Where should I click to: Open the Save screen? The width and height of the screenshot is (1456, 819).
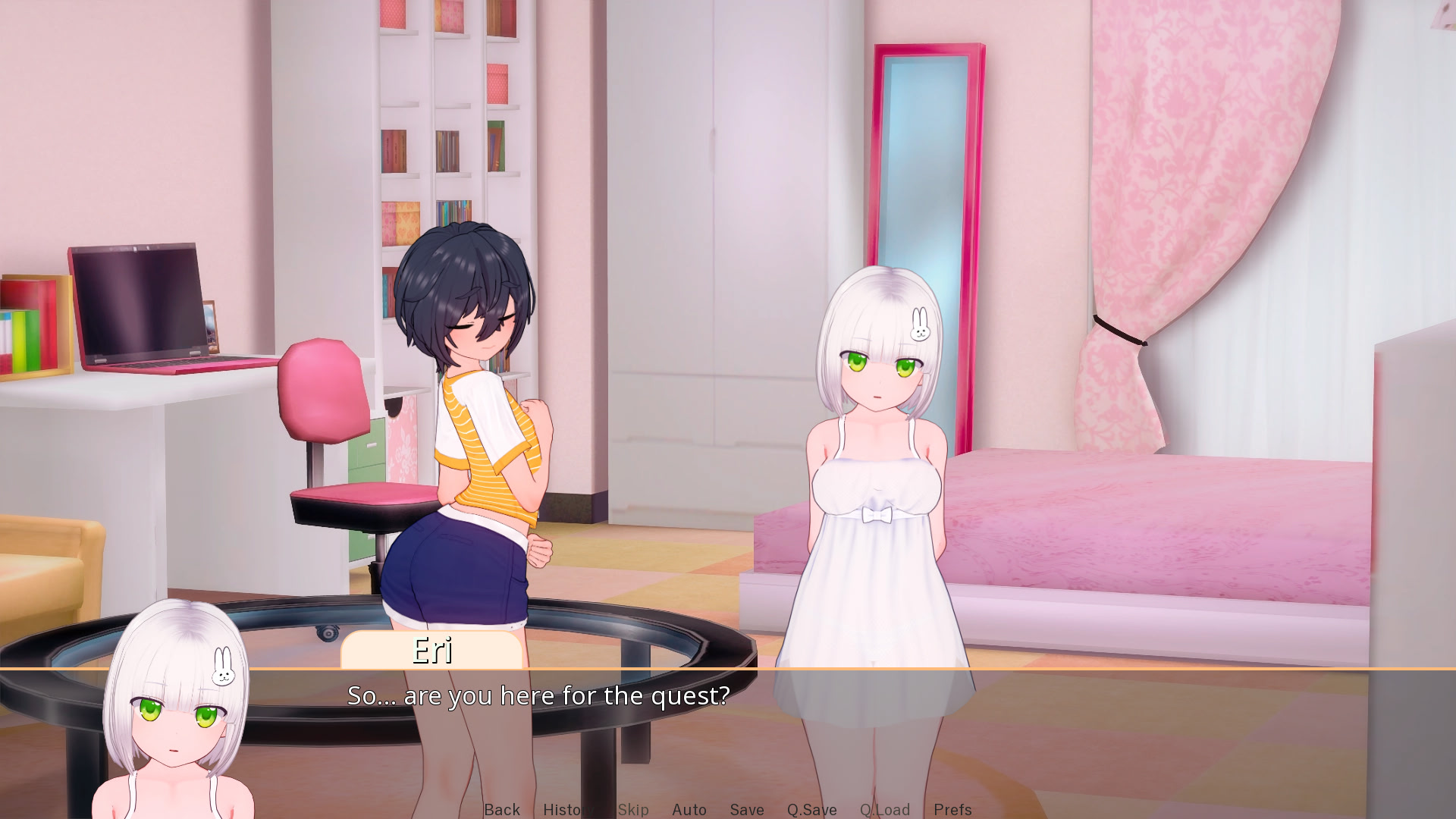pos(746,809)
